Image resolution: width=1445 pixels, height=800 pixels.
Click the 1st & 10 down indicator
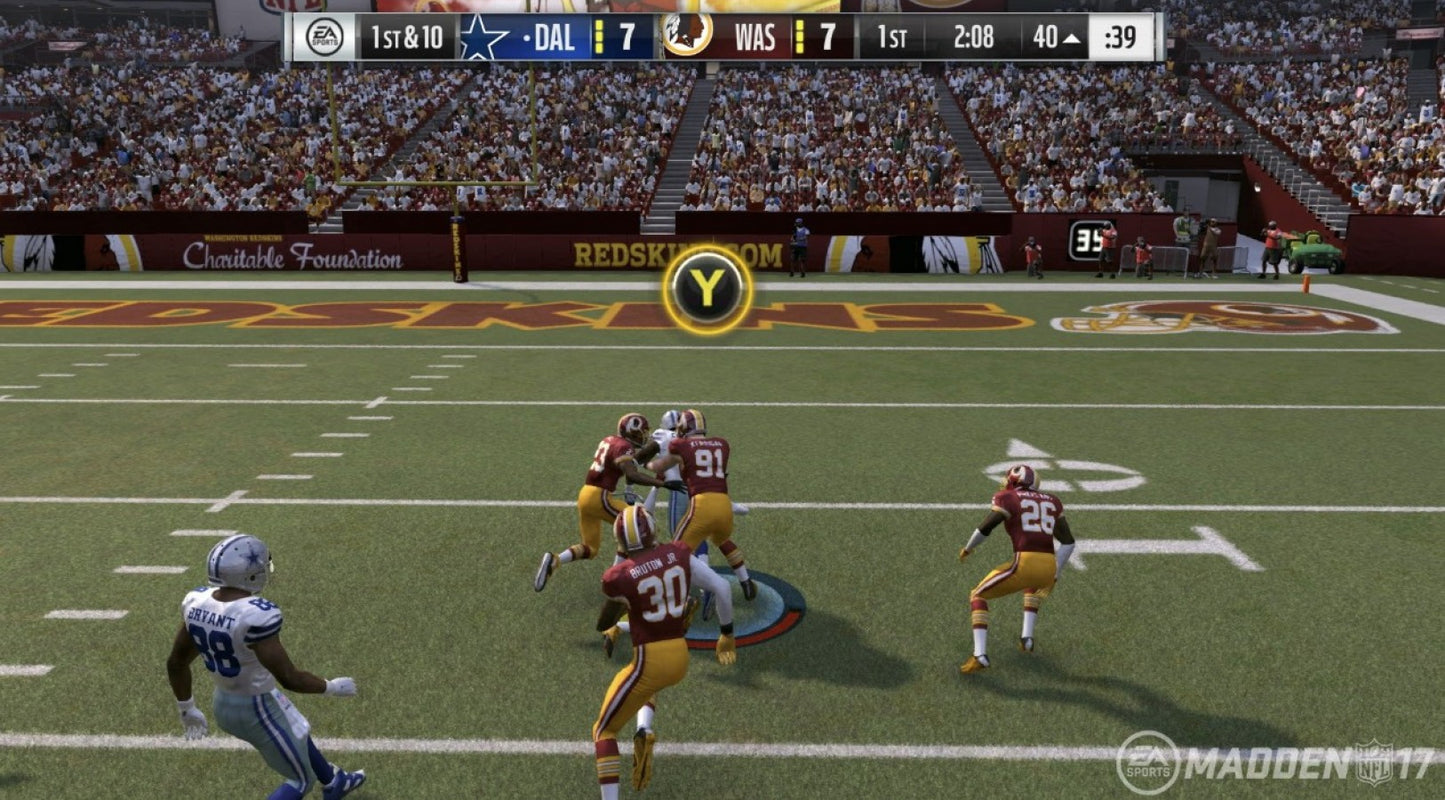(407, 37)
